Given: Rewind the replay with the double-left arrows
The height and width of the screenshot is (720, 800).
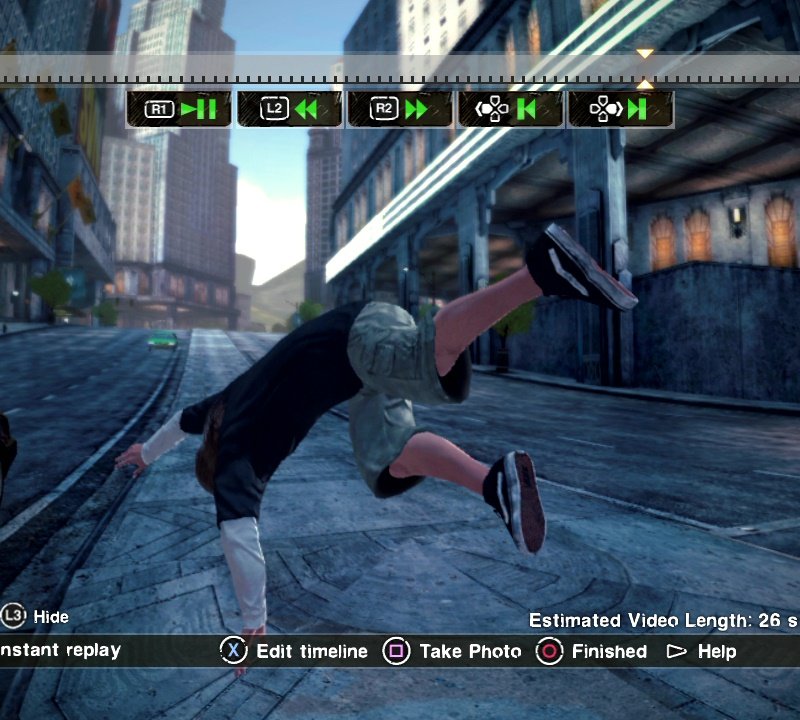Looking at the screenshot, I should 290,109.
